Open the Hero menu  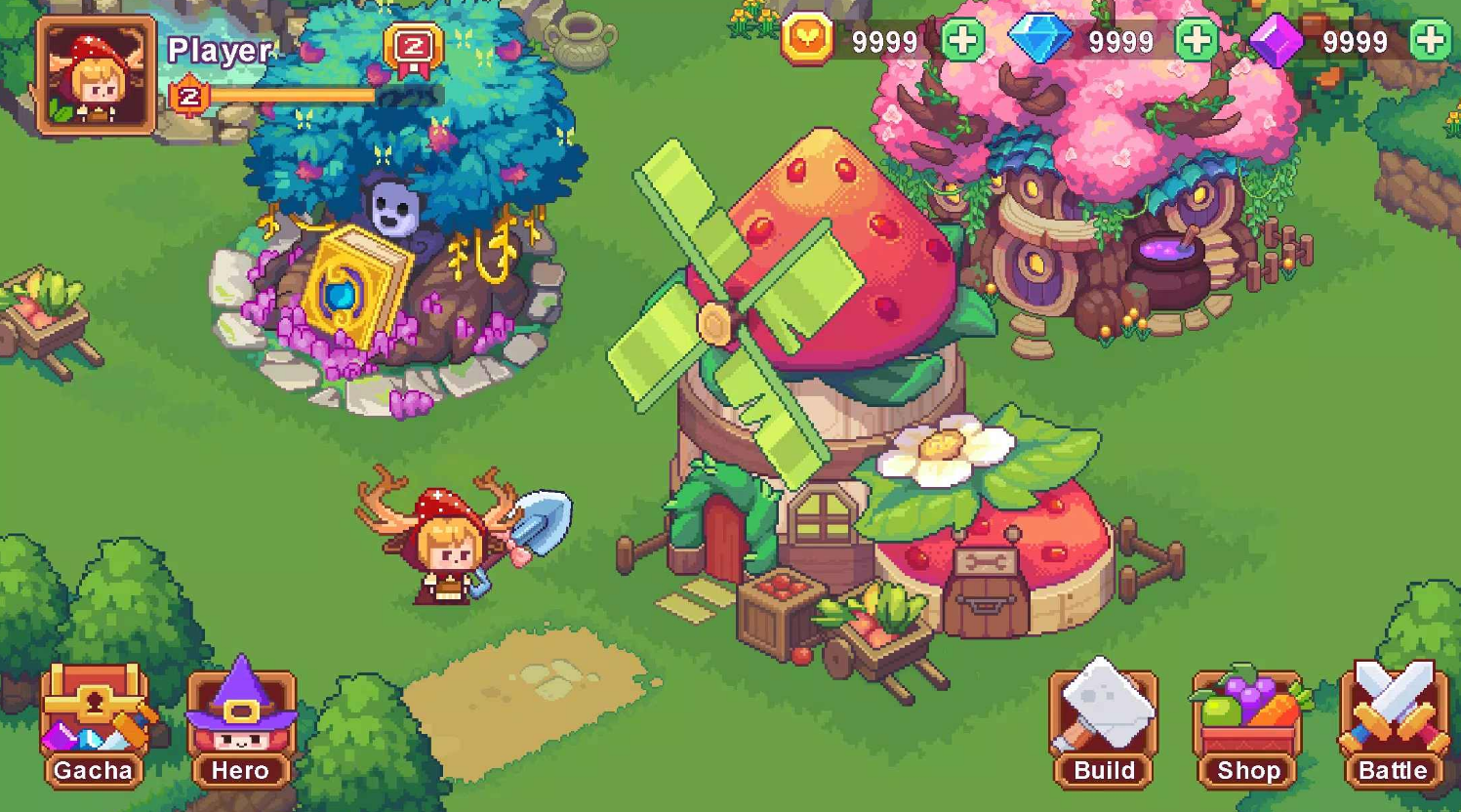click(240, 726)
